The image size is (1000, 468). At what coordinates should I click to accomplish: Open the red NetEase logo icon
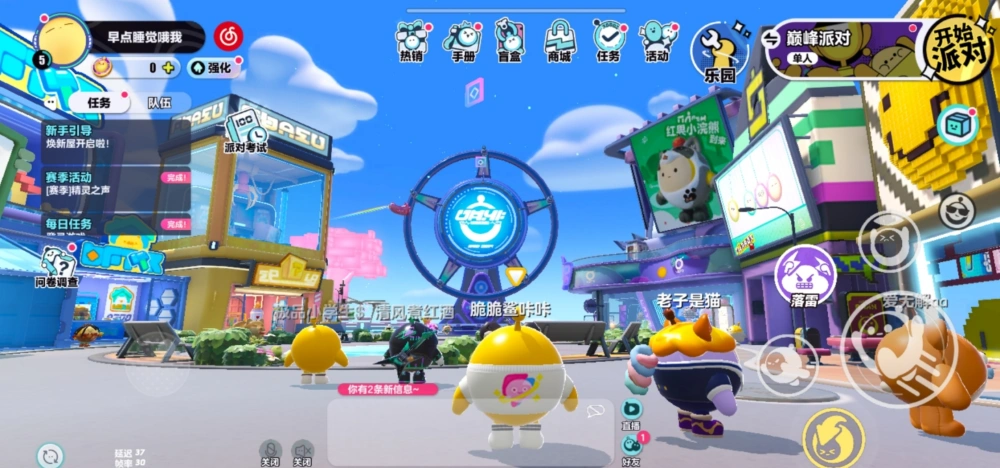[228, 37]
